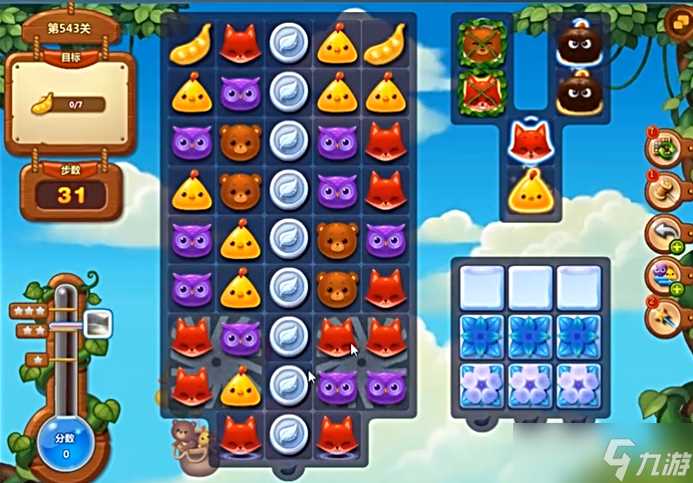Viewport: 693px width, 483px height.
Task: Pick the yellow chick in the side column
Action: point(530,190)
